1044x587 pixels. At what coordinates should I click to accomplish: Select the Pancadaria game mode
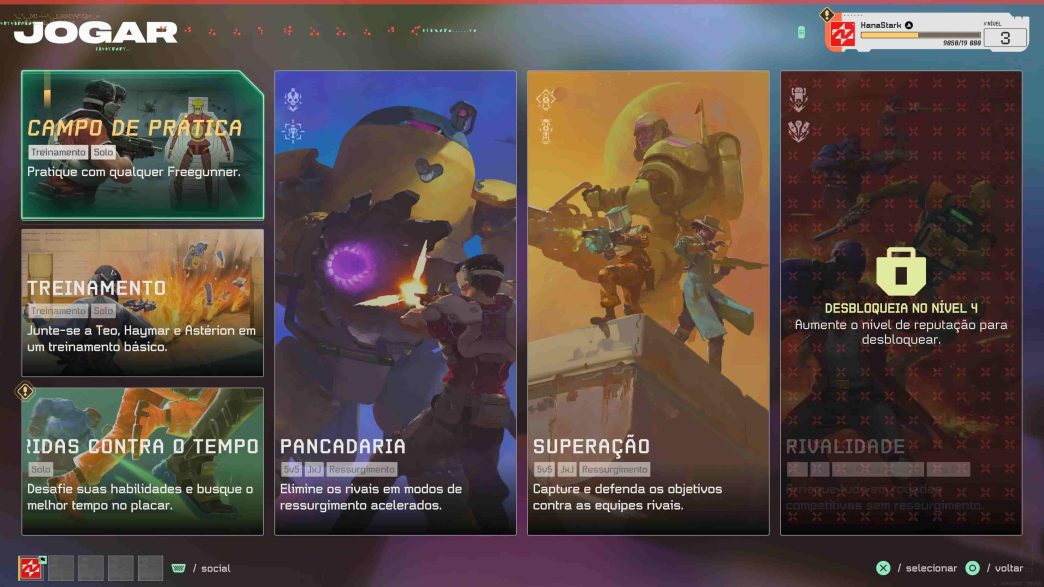coord(395,302)
